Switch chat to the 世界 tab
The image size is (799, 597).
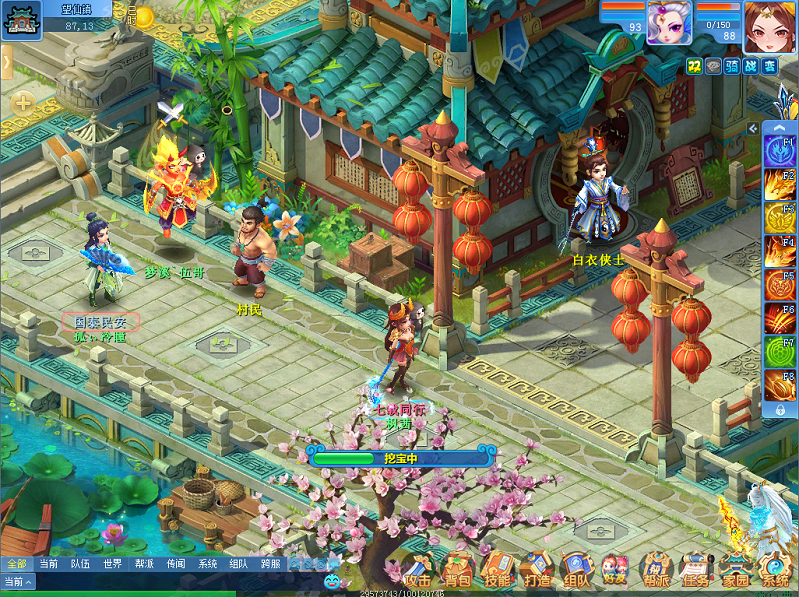coord(112,564)
